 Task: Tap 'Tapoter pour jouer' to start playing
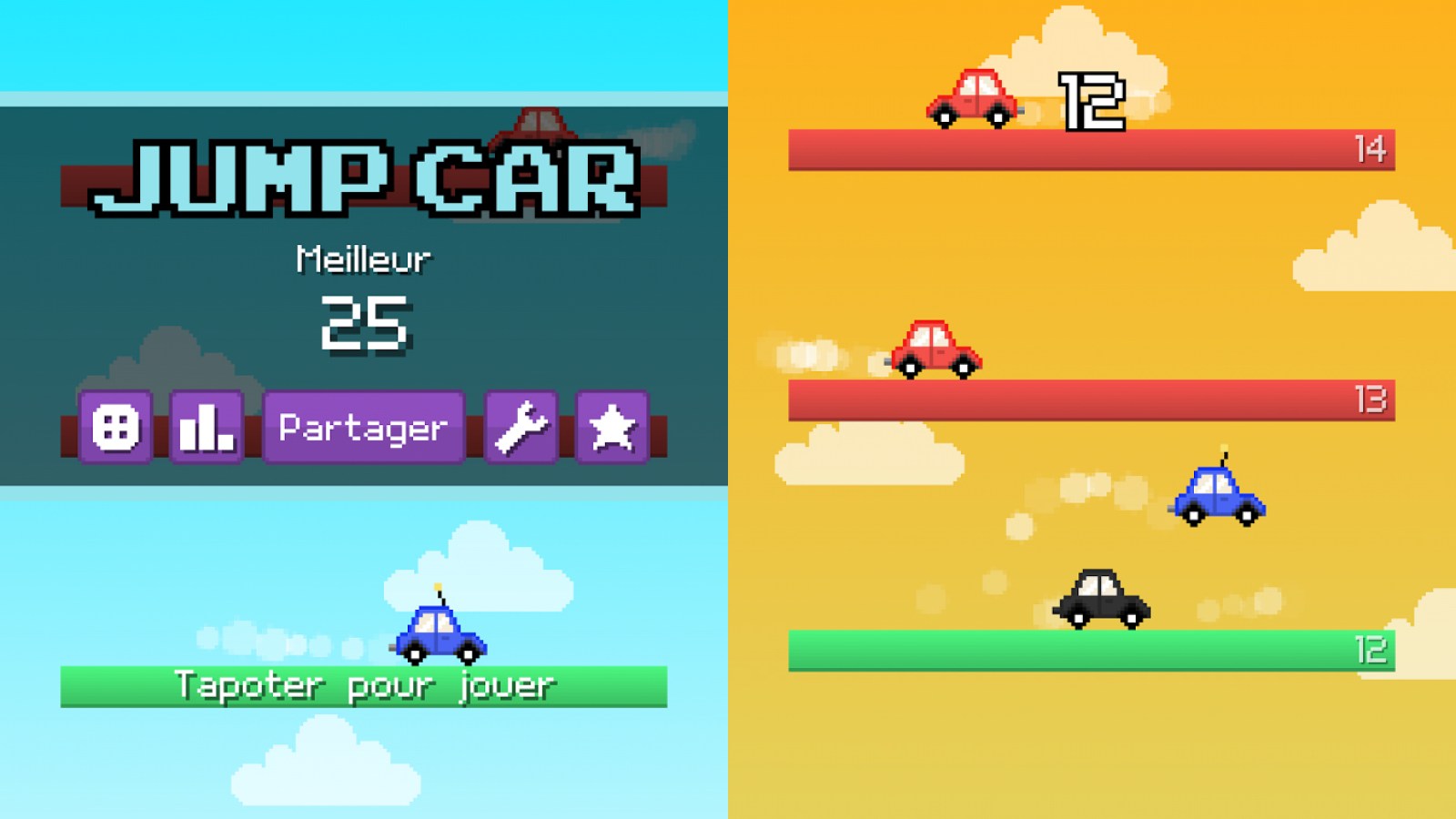click(x=364, y=687)
